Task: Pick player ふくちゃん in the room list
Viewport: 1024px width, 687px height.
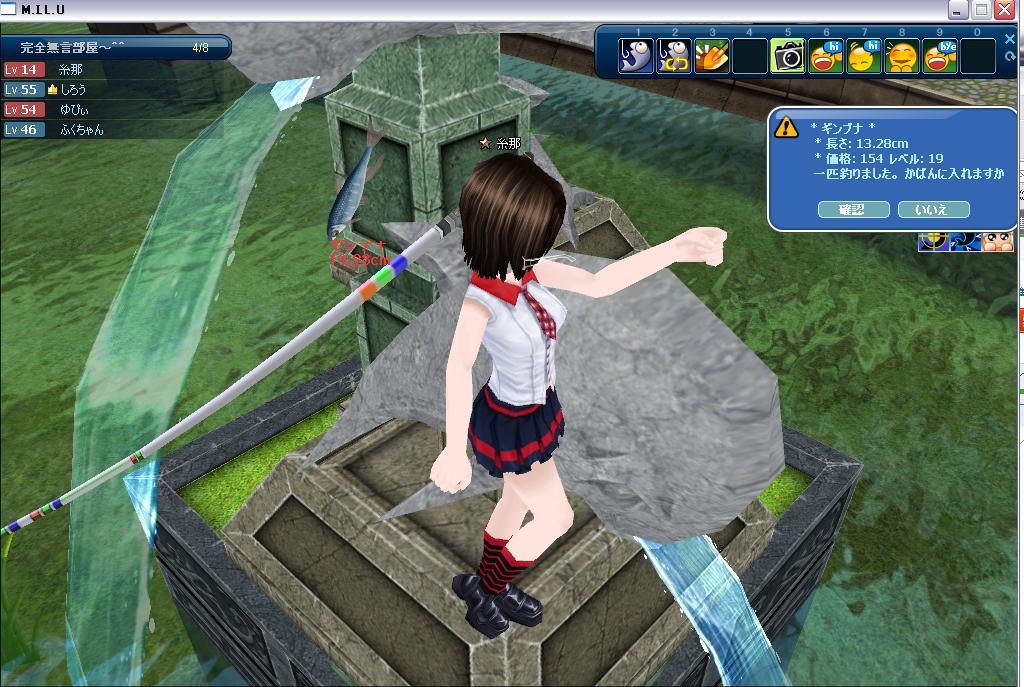Action: coord(81,130)
